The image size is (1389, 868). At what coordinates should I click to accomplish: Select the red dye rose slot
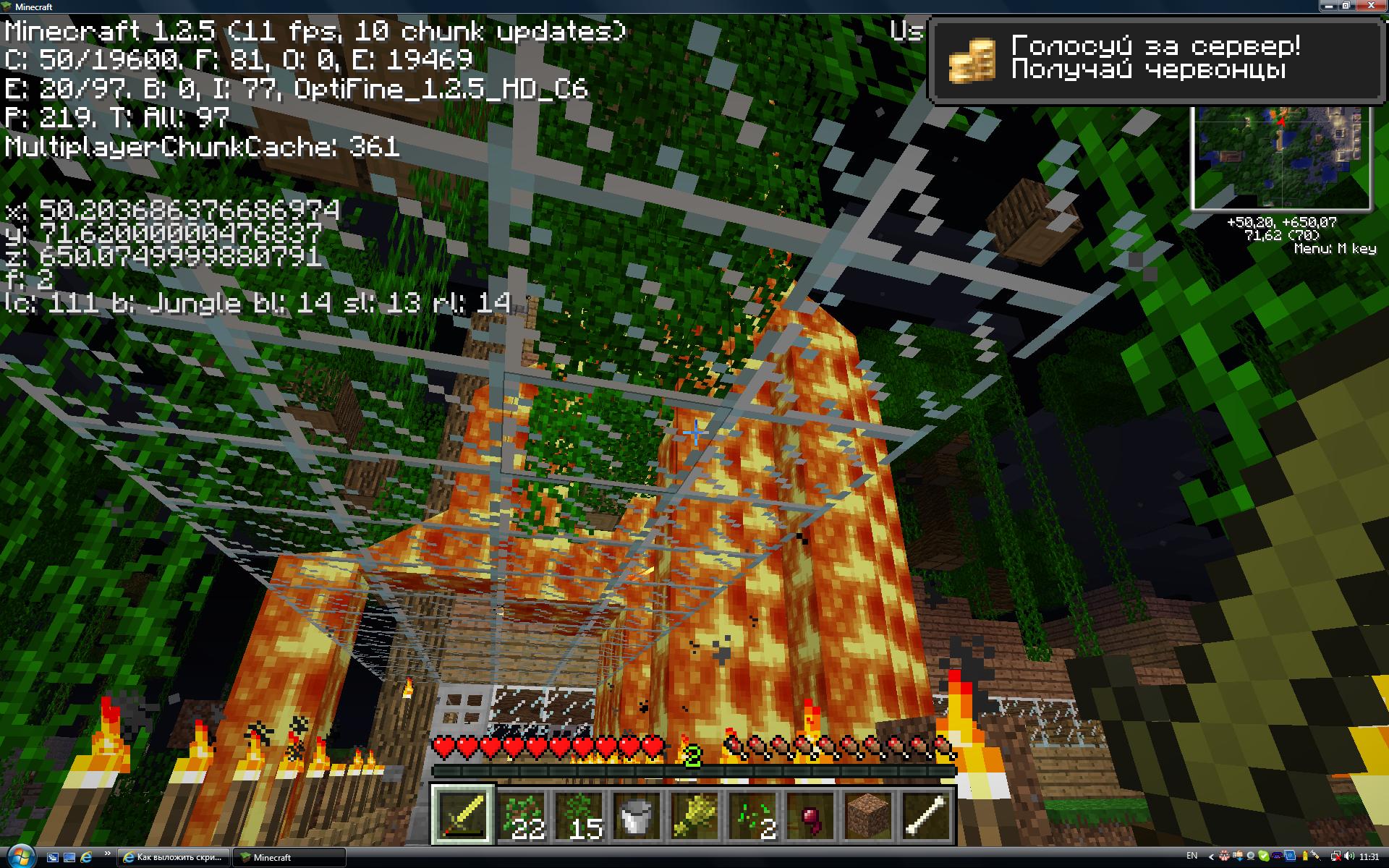point(810,814)
